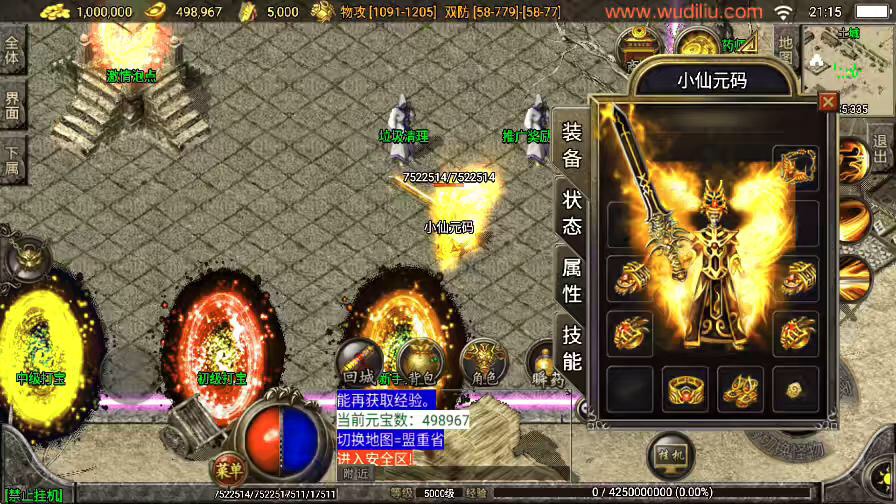The image size is (896, 504).
Task: Open the round 菜单 menu button
Action: coord(229,468)
